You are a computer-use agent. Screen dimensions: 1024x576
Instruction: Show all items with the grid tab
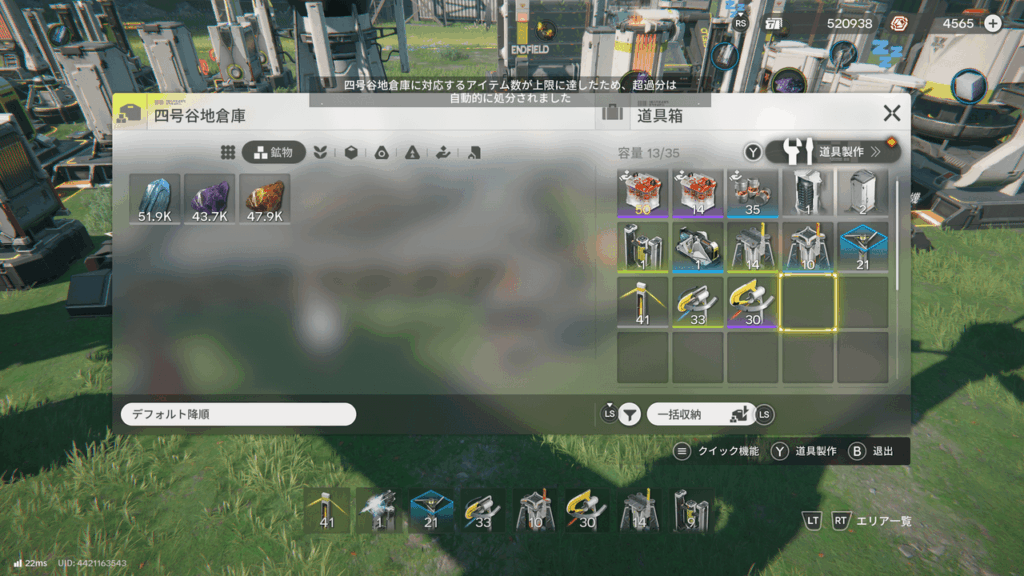(228, 153)
